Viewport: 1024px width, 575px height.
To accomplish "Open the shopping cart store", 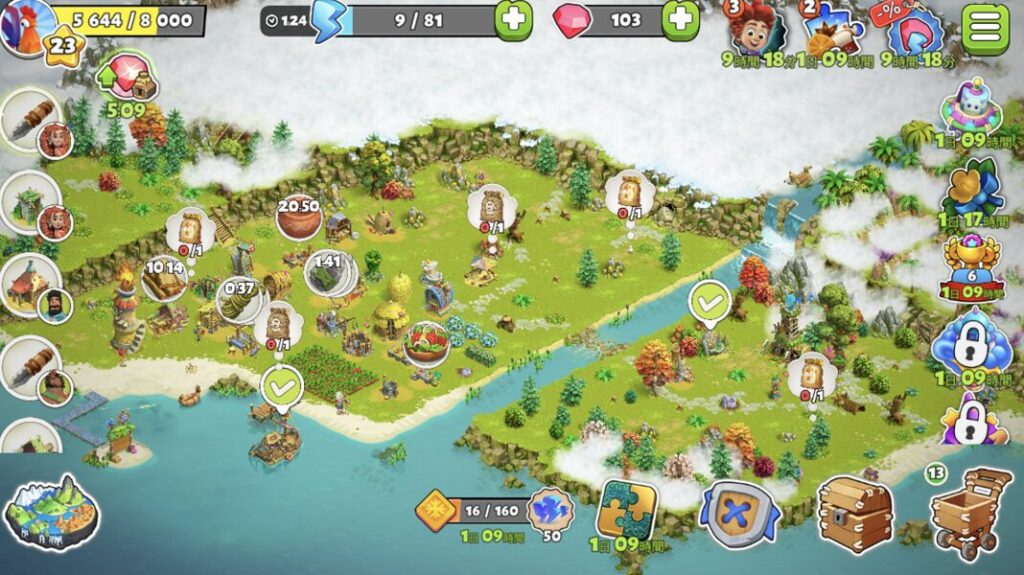I will (969, 513).
